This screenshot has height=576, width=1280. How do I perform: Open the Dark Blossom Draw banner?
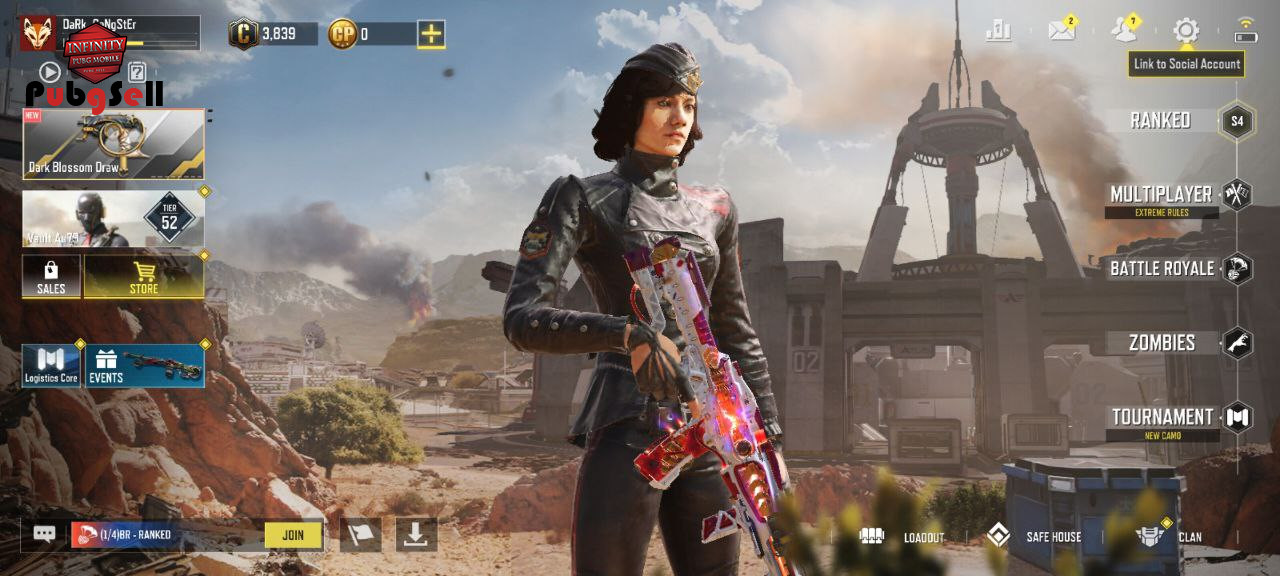(x=114, y=144)
